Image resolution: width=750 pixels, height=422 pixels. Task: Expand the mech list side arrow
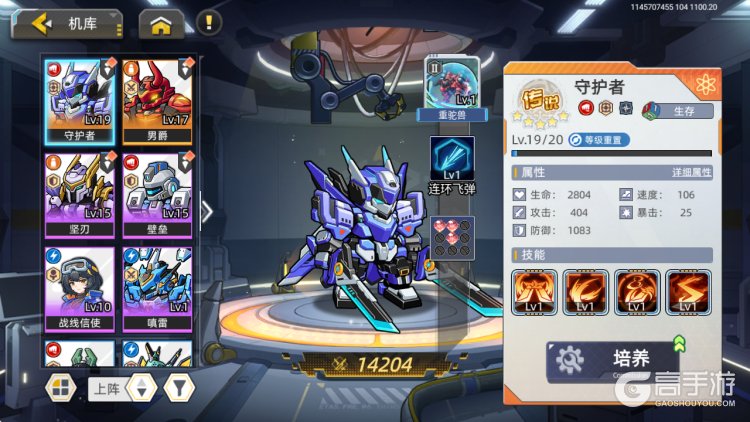coord(207,211)
